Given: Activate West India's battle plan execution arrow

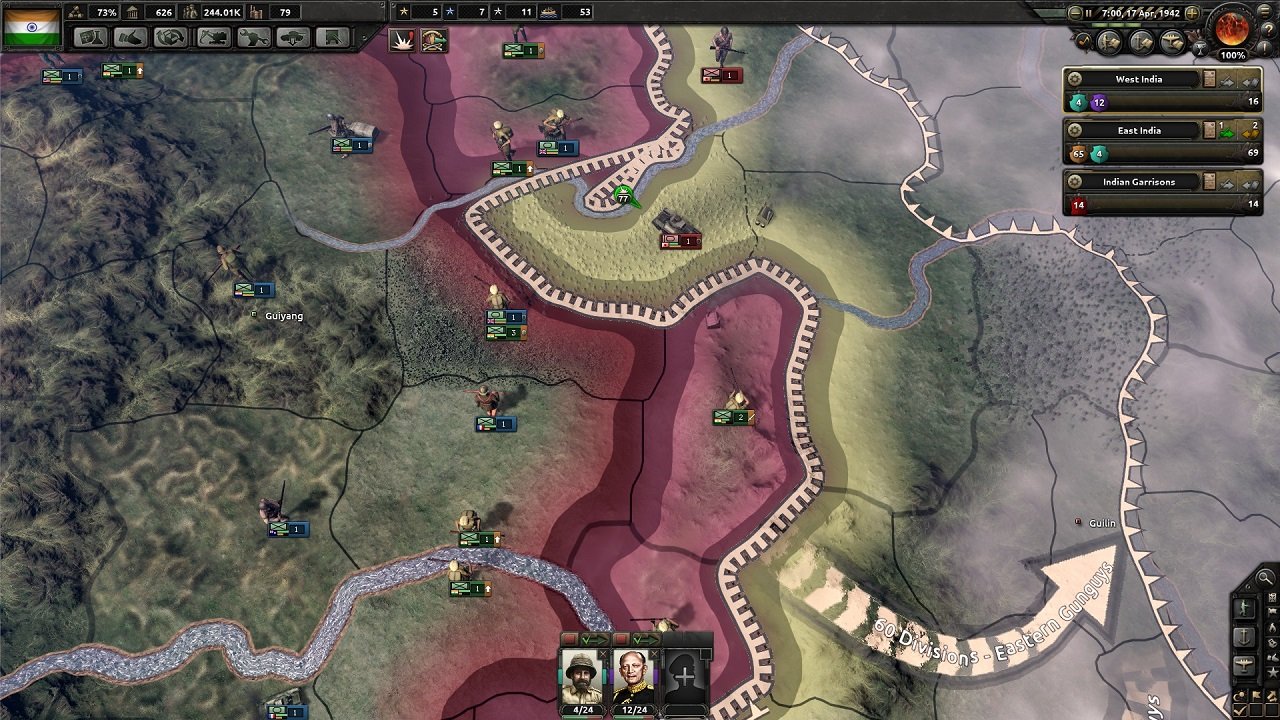Looking at the screenshot, I should (x=1226, y=81).
